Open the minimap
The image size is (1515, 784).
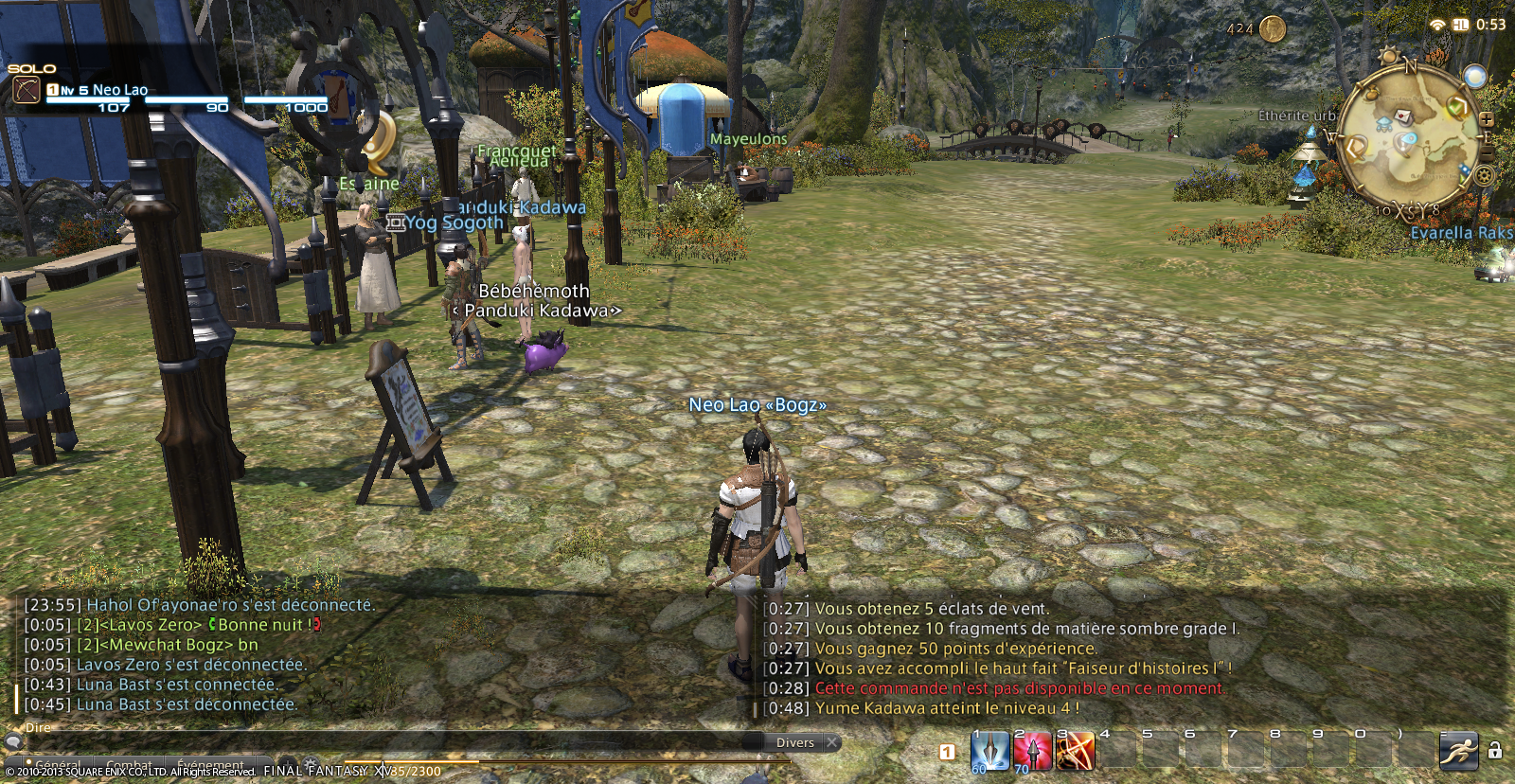[1411, 142]
